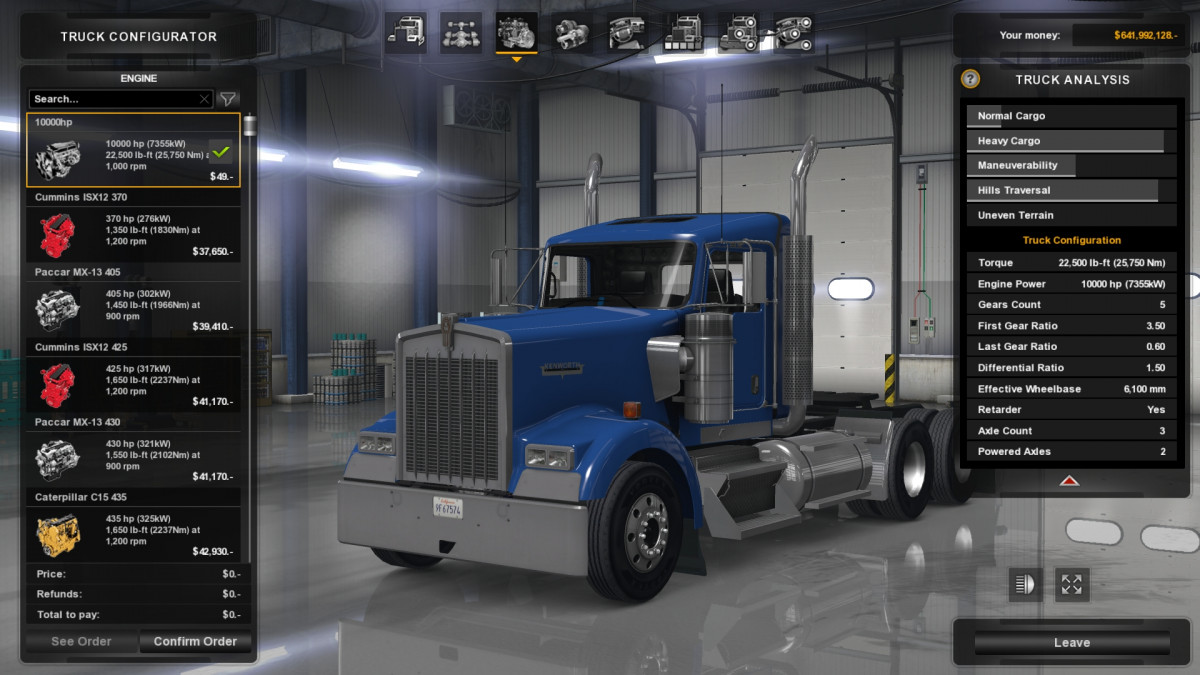Leave the truck configurator

[x=1071, y=642]
